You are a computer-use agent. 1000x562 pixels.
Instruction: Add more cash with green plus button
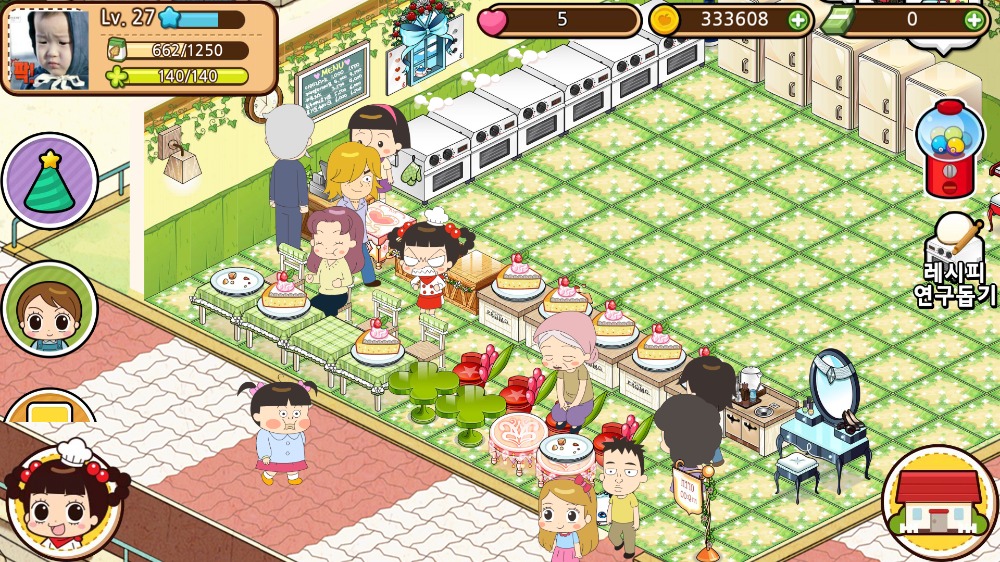973,19
